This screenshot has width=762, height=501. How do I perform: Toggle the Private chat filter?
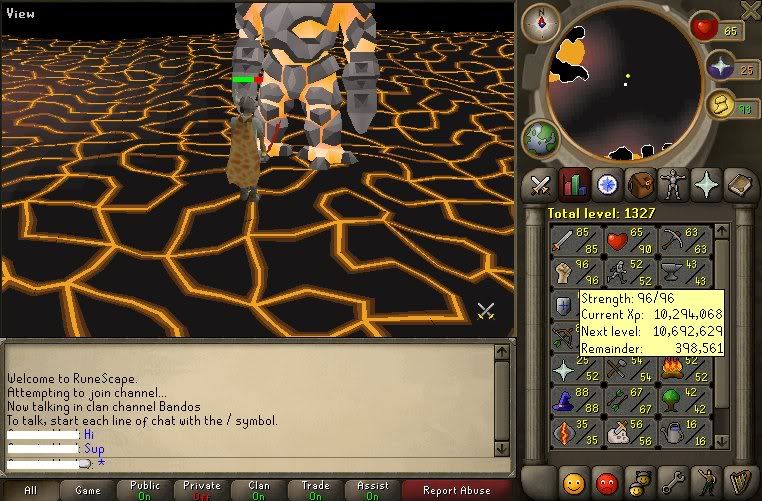point(201,490)
